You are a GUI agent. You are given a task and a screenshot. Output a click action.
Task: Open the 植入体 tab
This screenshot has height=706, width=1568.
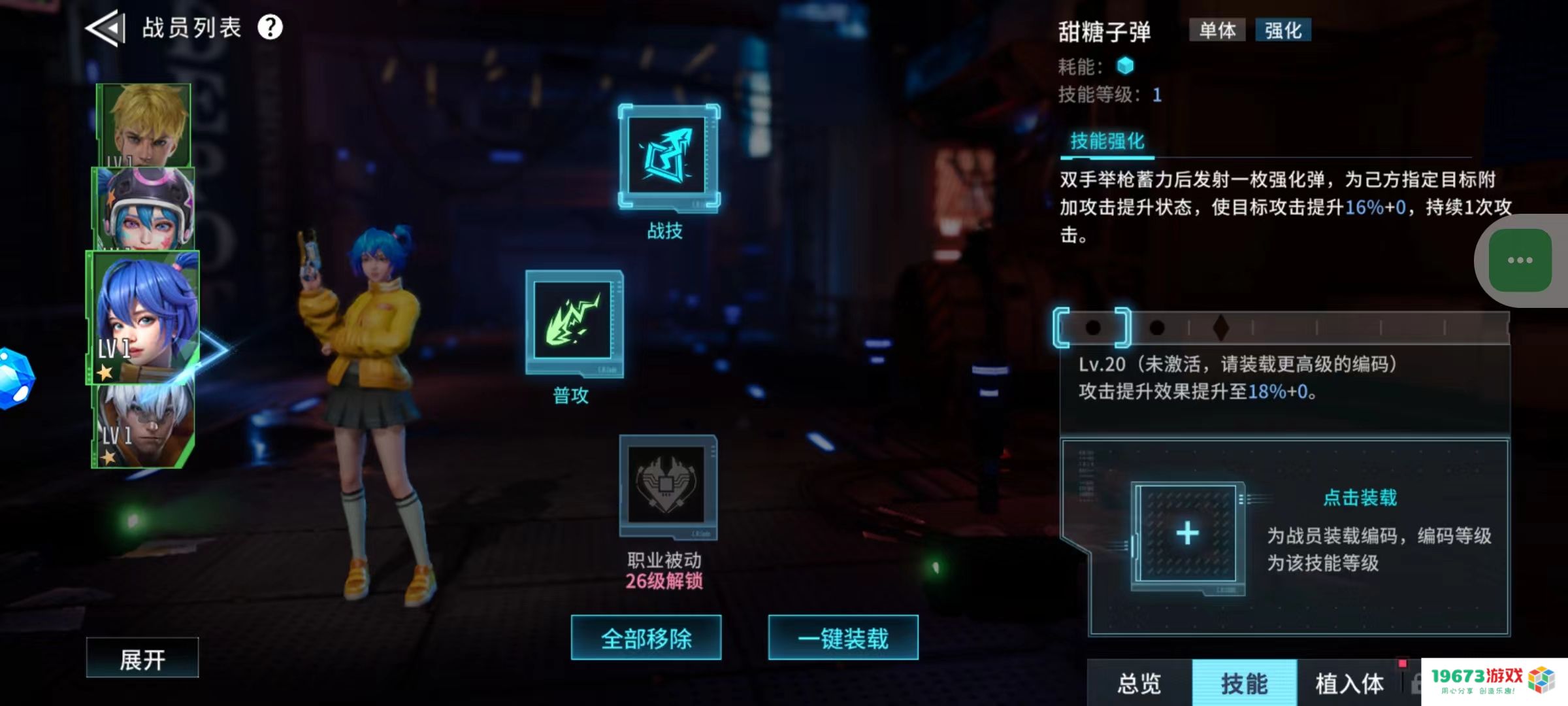1349,683
